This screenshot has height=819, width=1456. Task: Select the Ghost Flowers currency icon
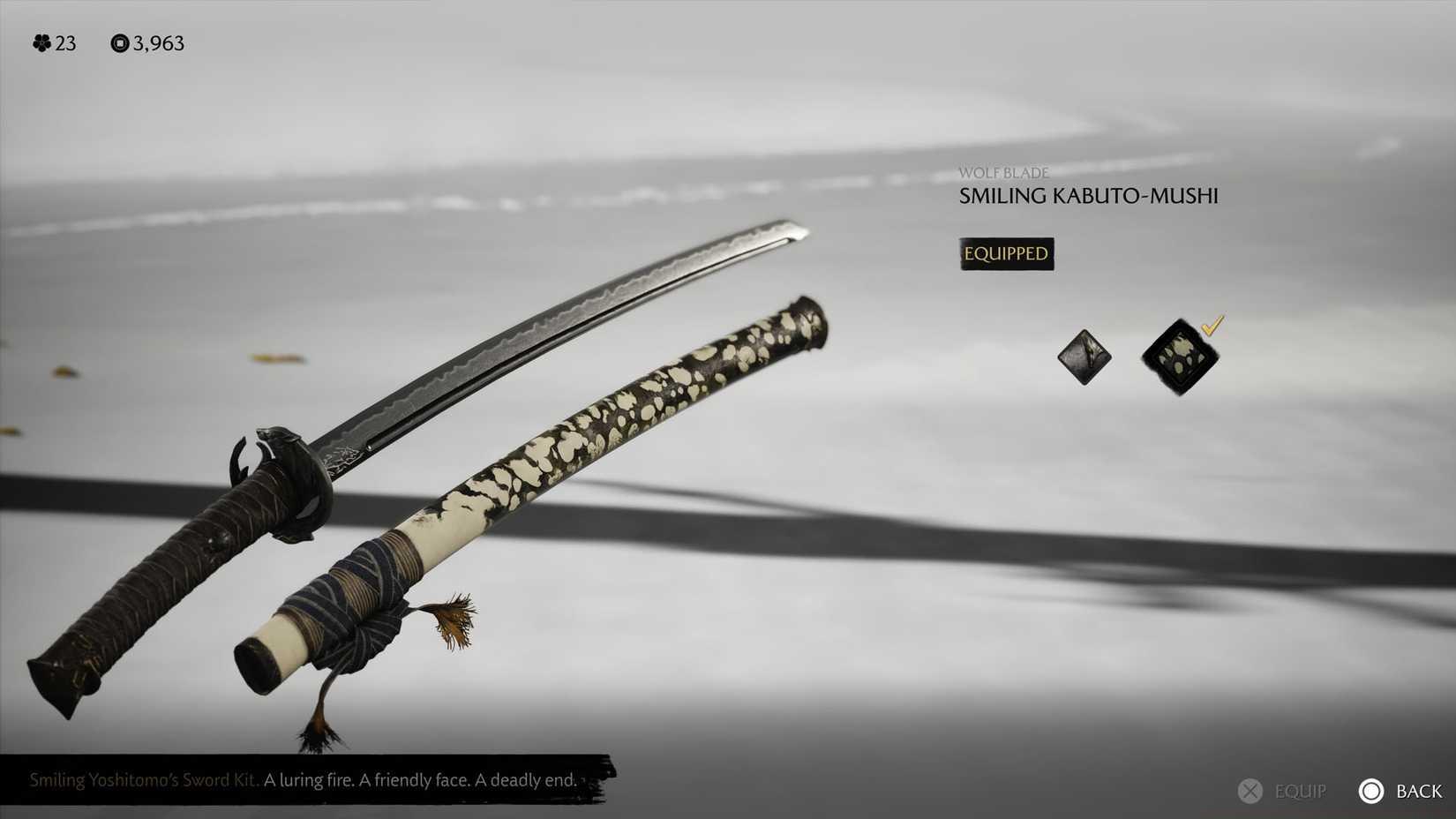[41, 42]
